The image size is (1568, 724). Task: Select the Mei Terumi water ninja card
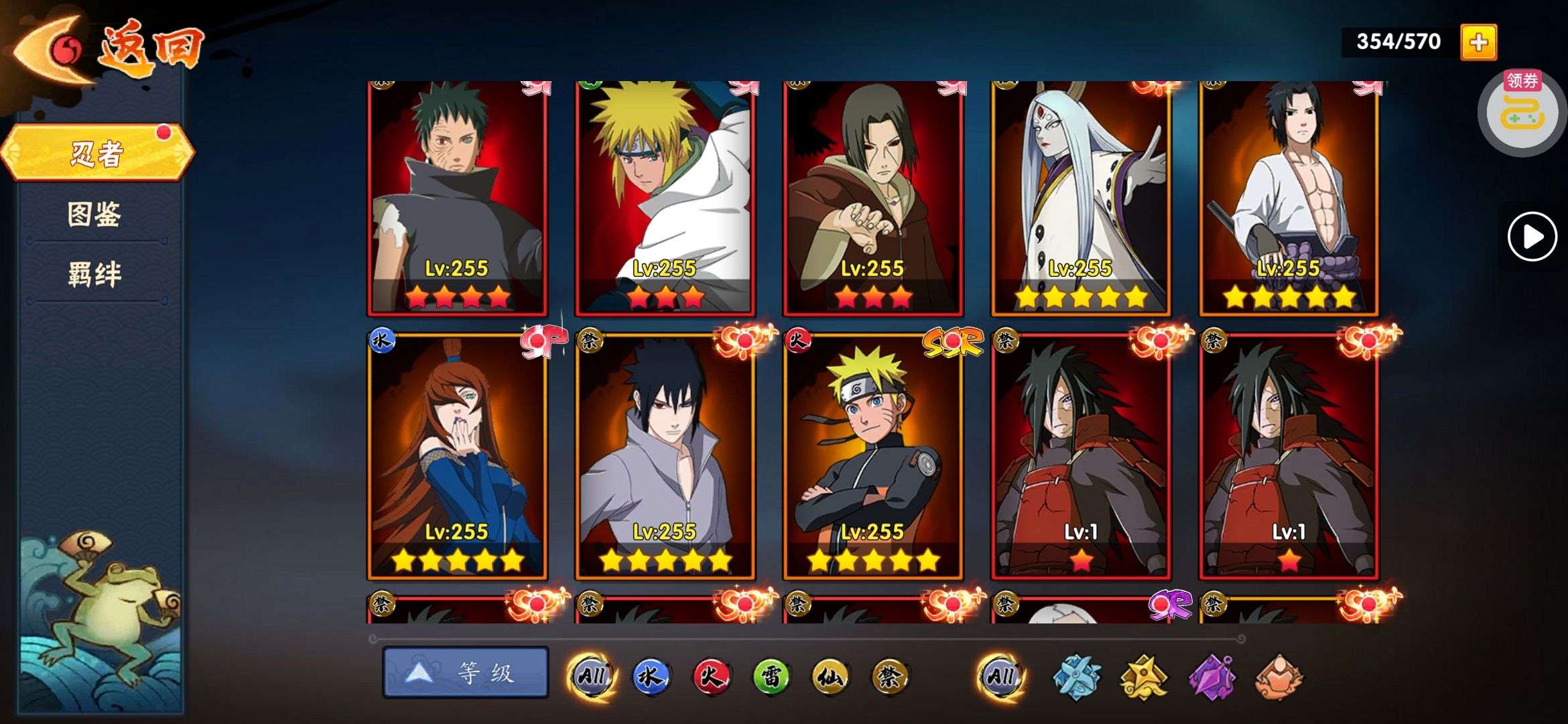[458, 456]
